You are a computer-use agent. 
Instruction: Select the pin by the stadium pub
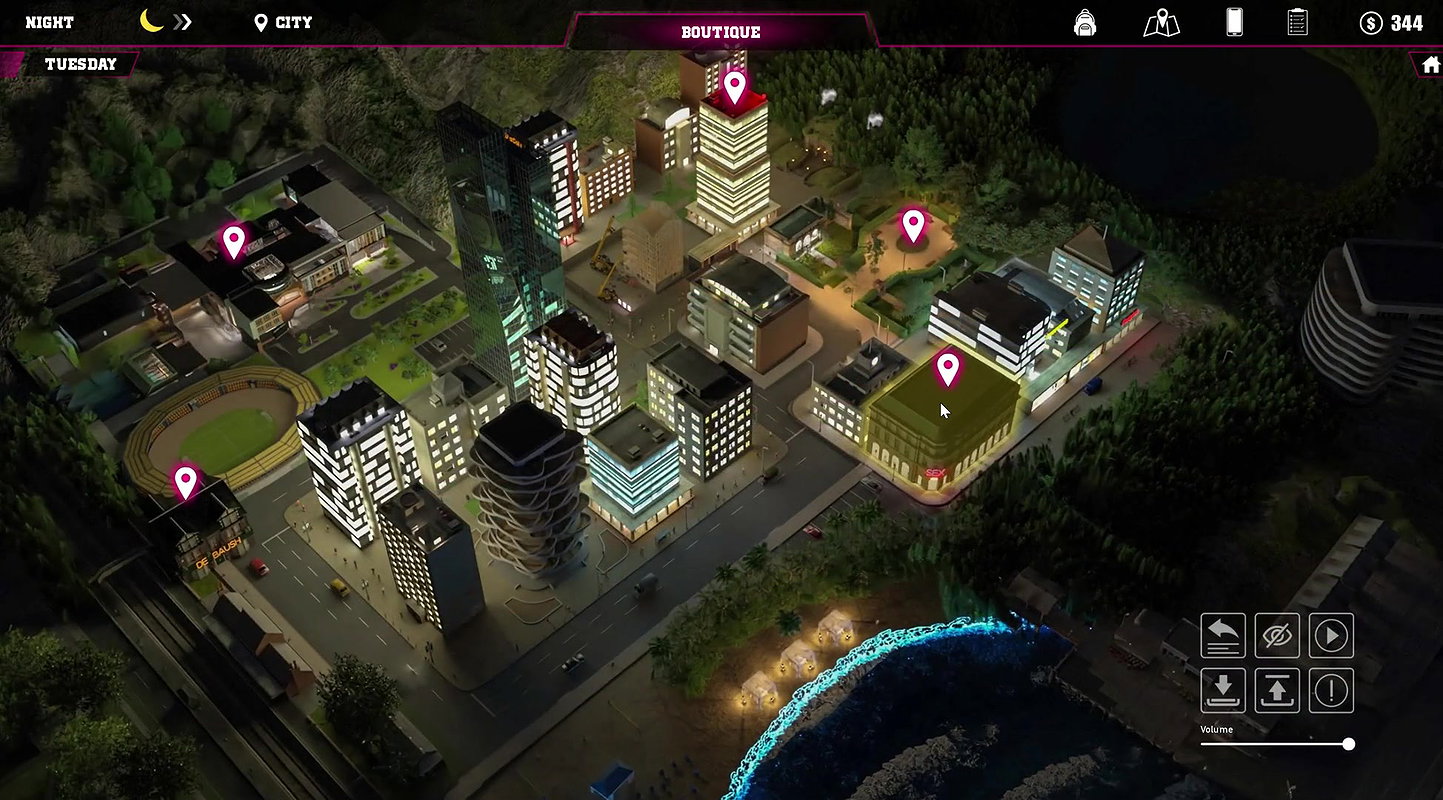click(x=185, y=481)
